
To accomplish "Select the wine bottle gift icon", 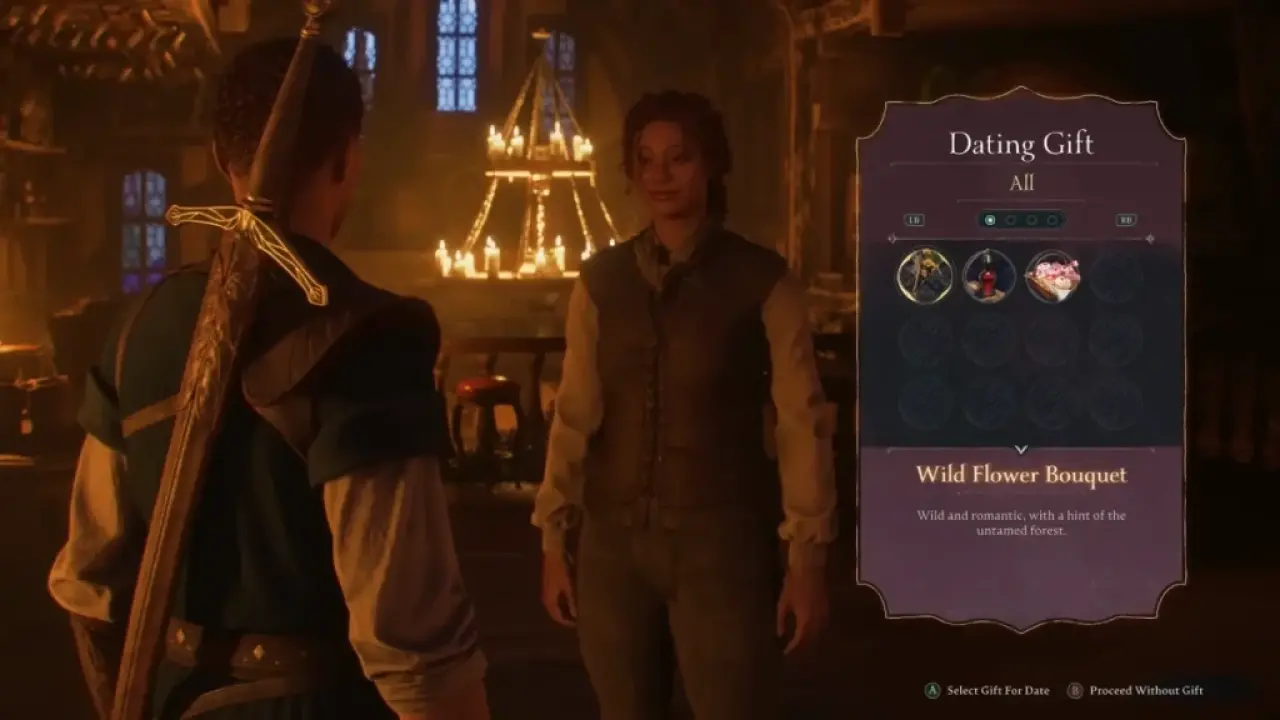I will [989, 275].
